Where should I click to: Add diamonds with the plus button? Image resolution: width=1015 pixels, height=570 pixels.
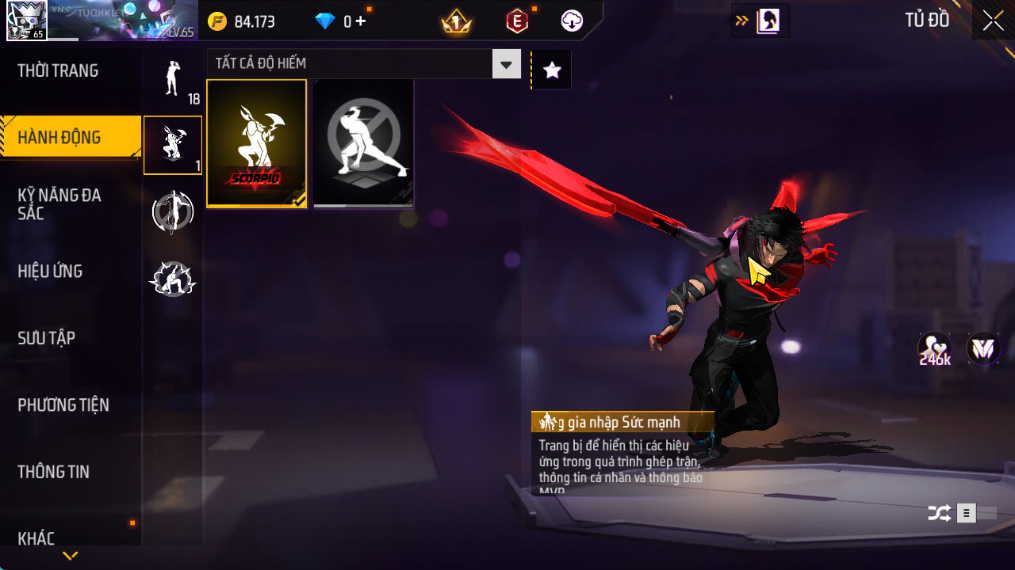click(x=360, y=21)
